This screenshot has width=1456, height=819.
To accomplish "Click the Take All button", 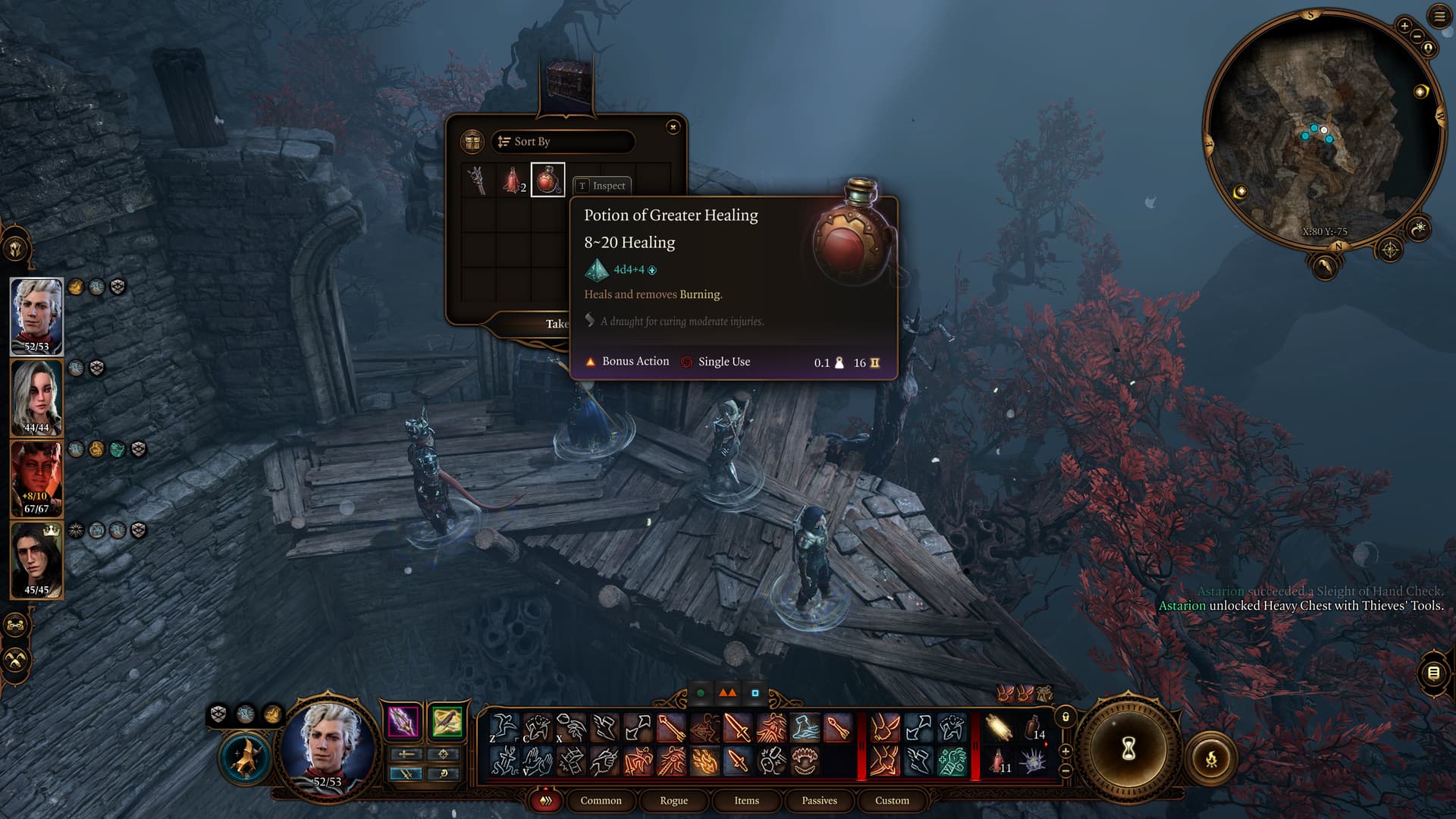I will [557, 324].
